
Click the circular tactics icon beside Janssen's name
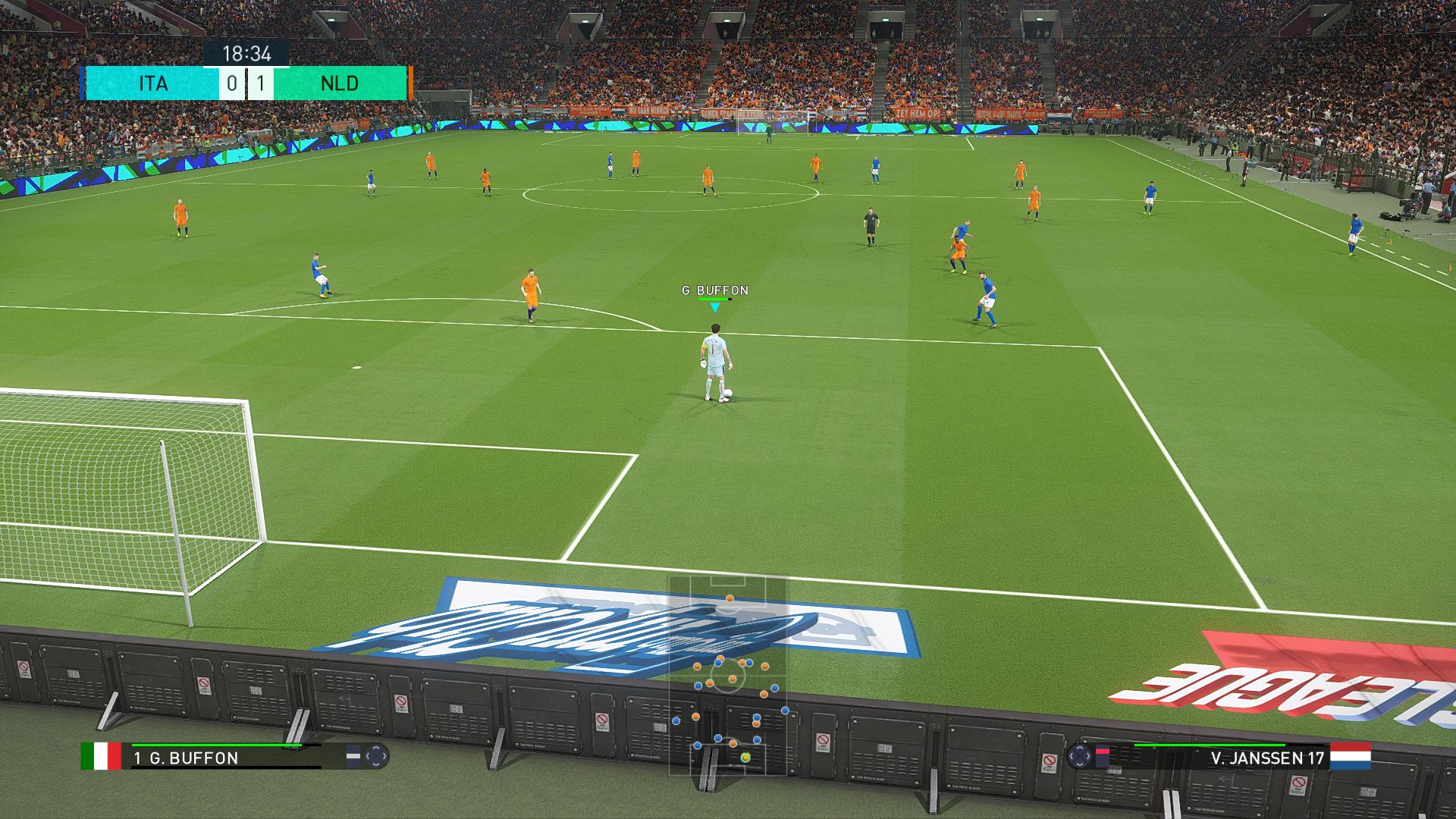1078,756
